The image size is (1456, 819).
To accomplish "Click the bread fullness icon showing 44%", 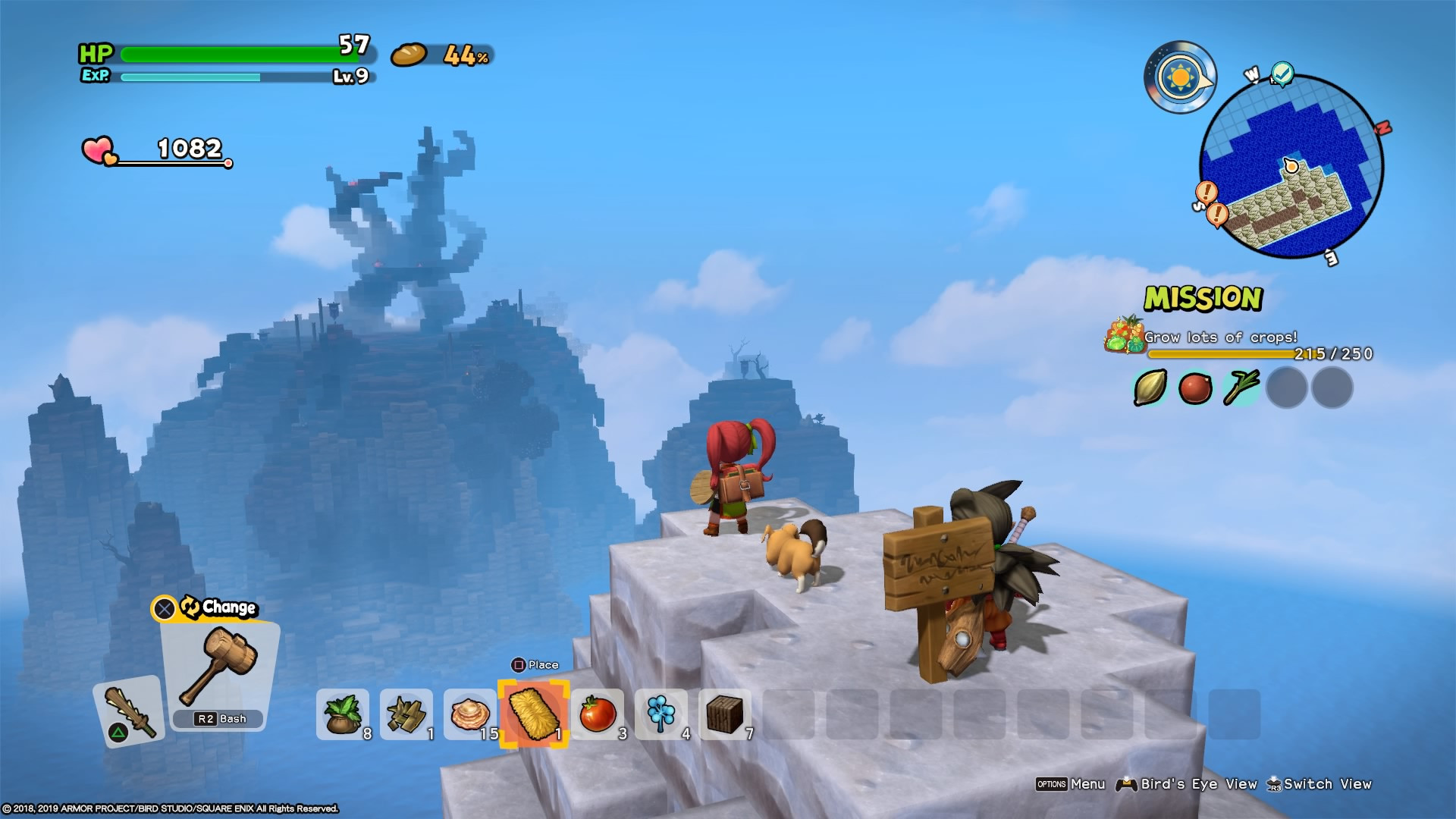I will 409,55.
